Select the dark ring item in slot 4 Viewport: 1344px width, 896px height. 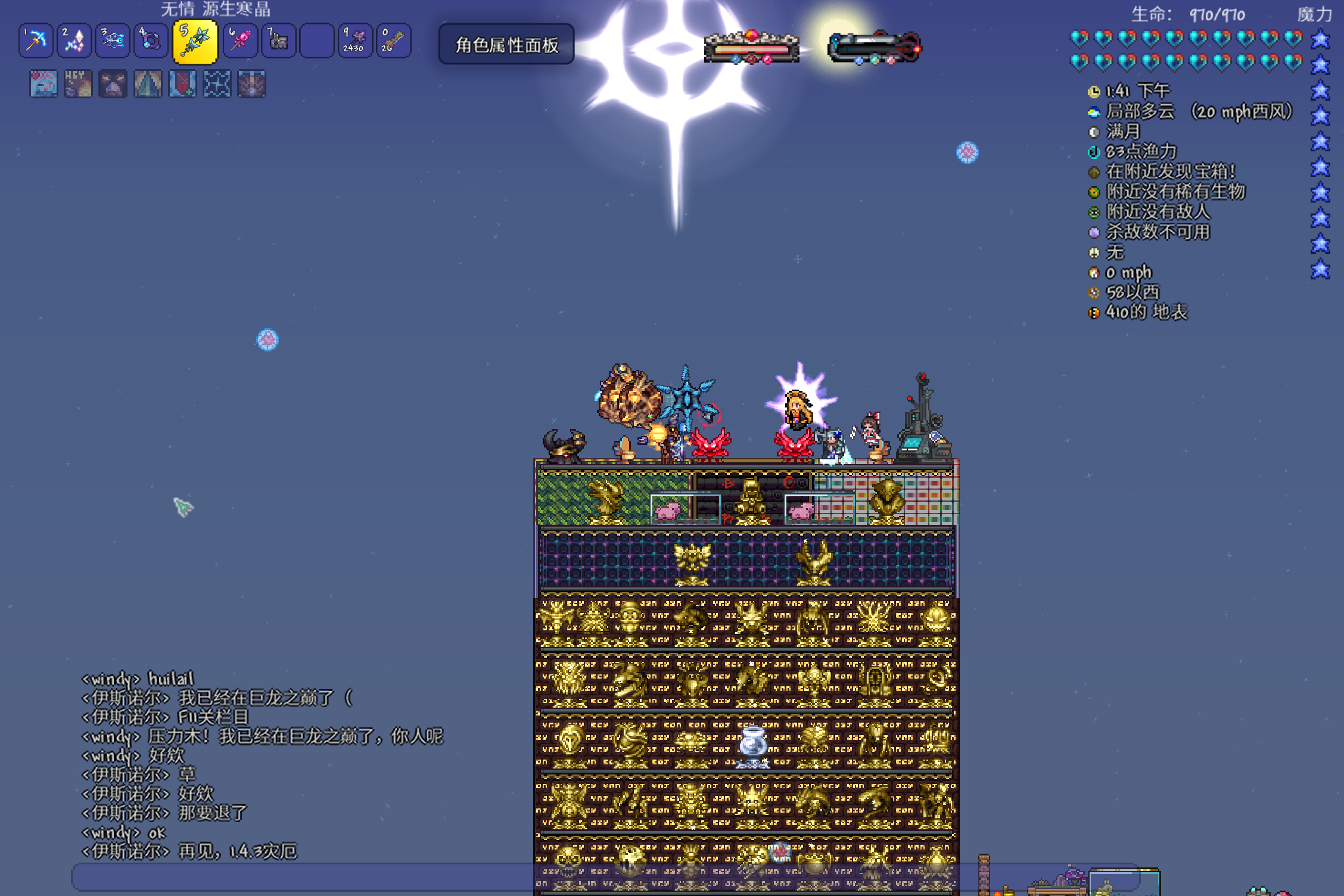point(150,41)
